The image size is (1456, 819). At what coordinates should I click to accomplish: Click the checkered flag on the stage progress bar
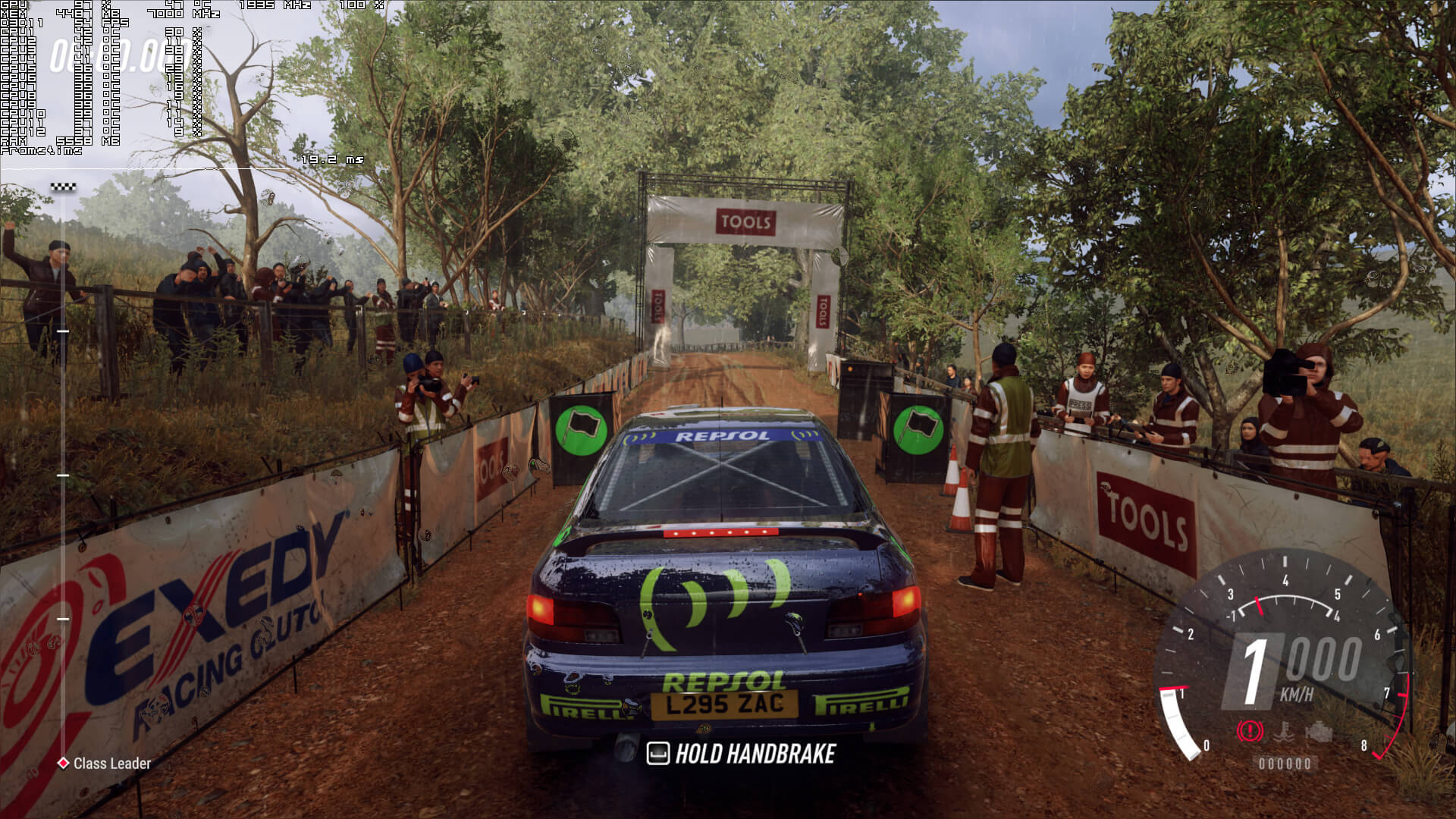point(63,187)
